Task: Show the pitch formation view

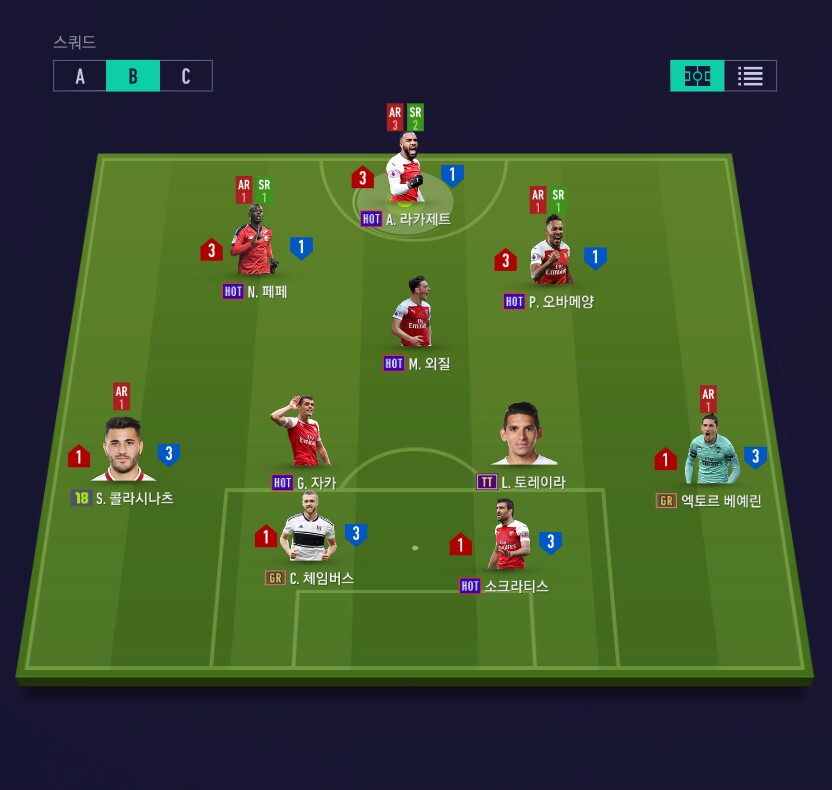Action: click(x=697, y=76)
